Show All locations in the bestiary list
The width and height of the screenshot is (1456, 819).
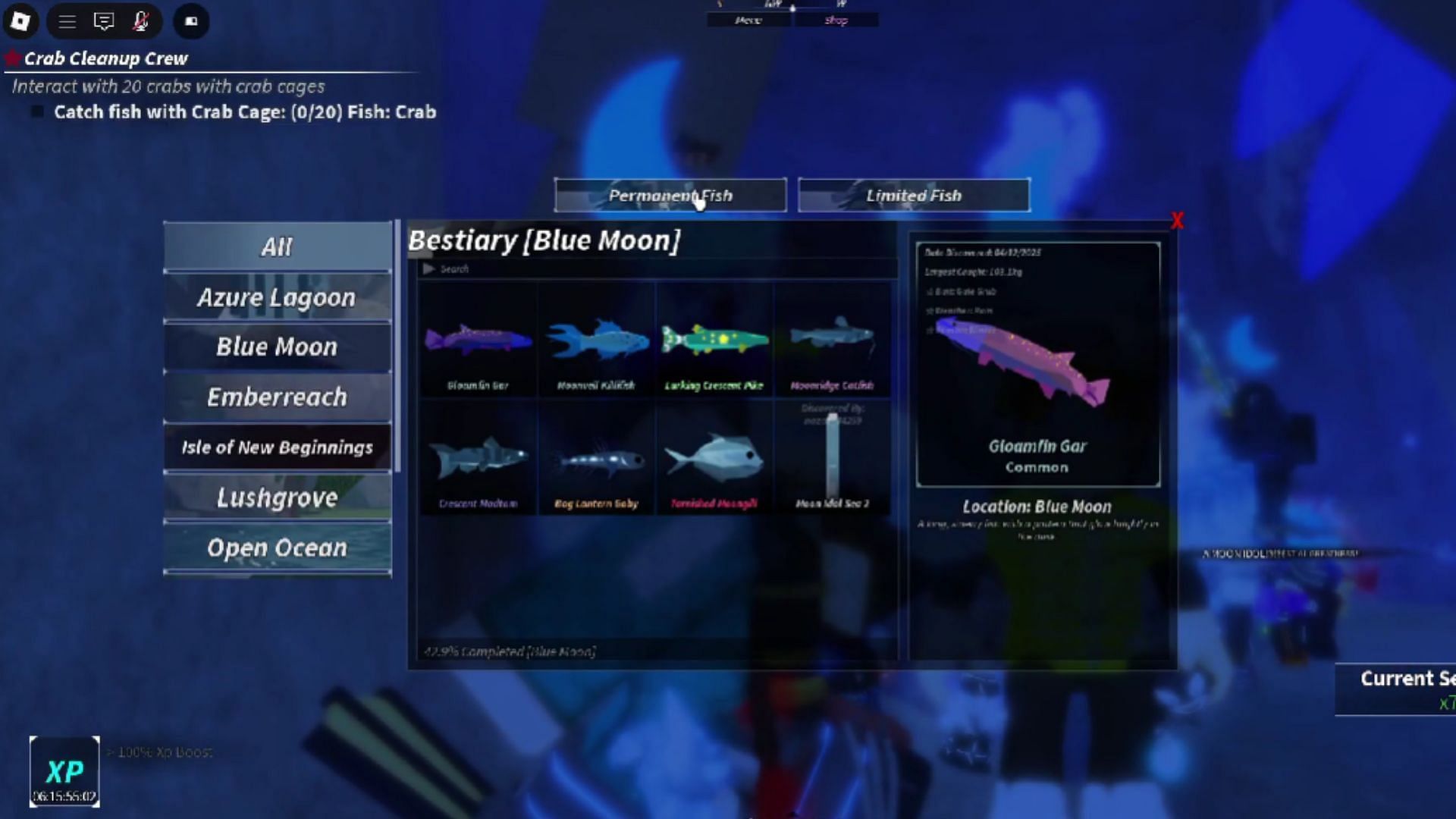pos(277,246)
